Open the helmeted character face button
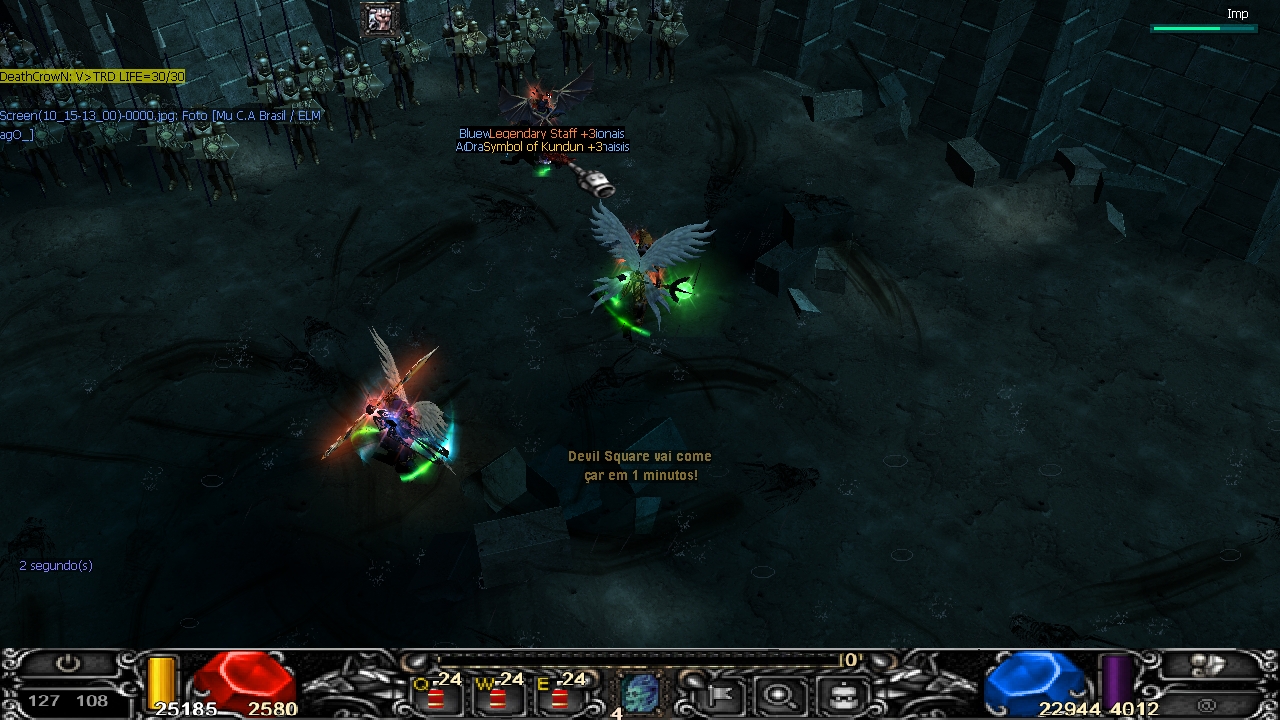This screenshot has height=720, width=1280. pyautogui.click(x=842, y=694)
